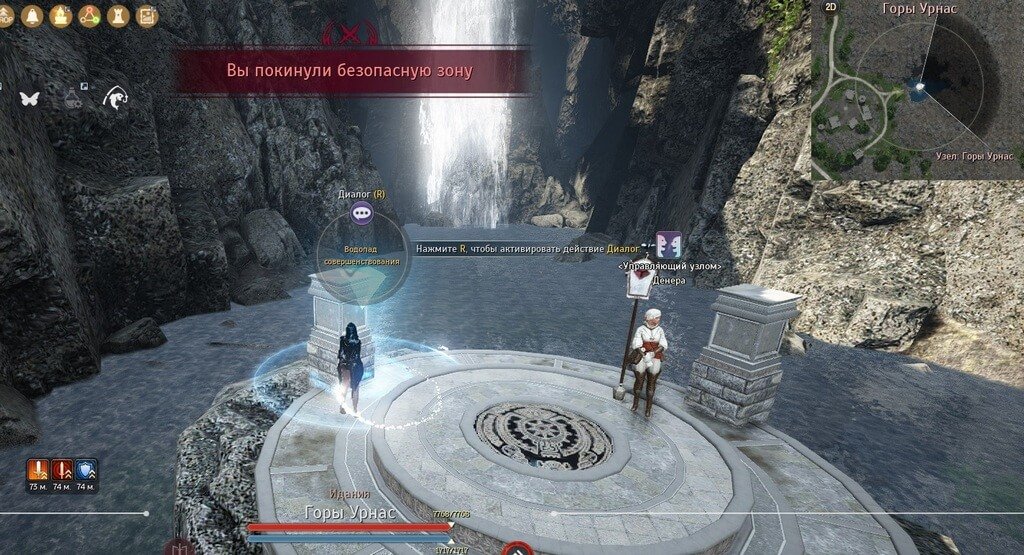Select the chess rook tower icon
This screenshot has height=555, width=1024.
[x=118, y=15]
